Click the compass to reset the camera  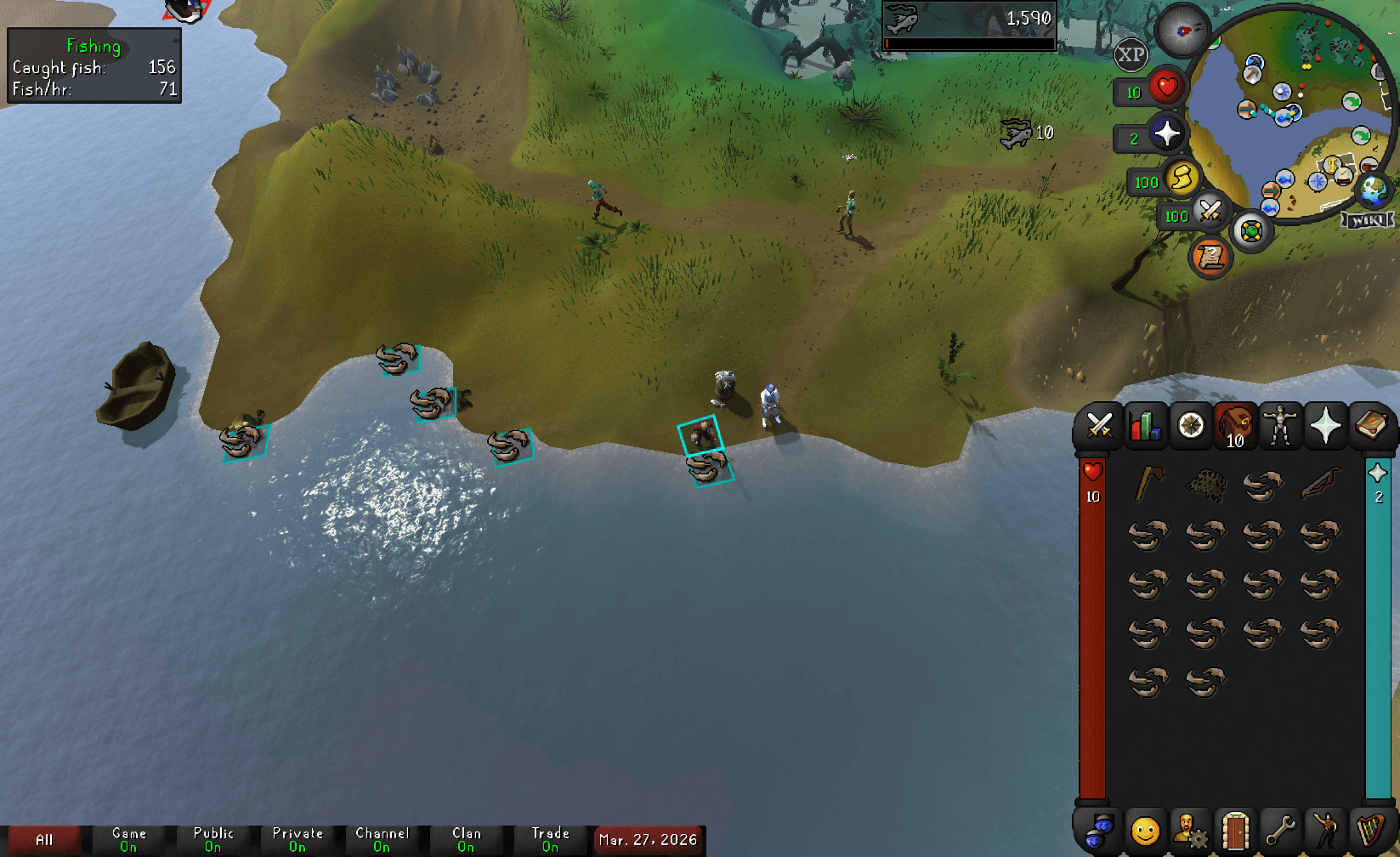tap(1183, 31)
